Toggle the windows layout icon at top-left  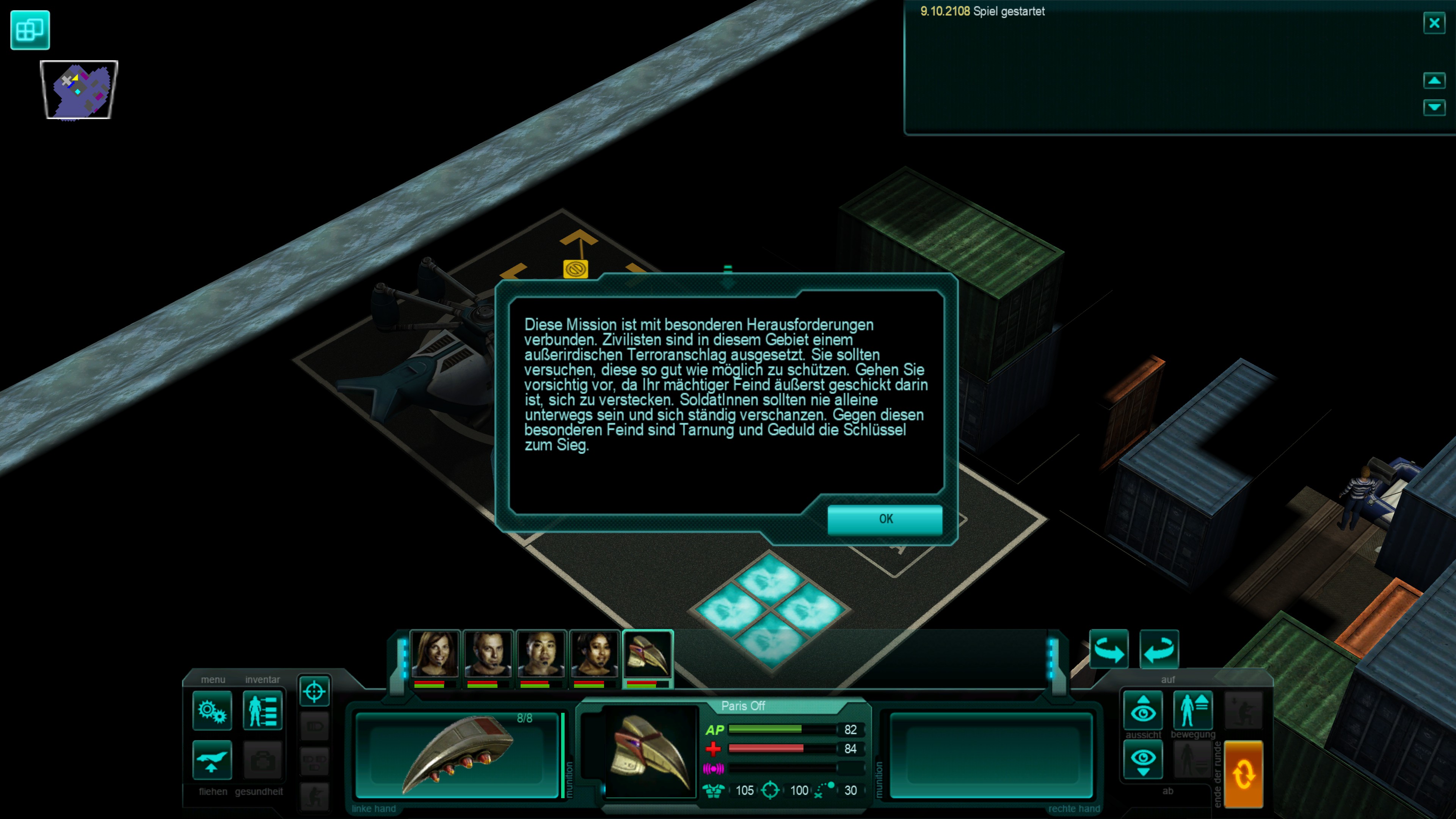coord(30,30)
